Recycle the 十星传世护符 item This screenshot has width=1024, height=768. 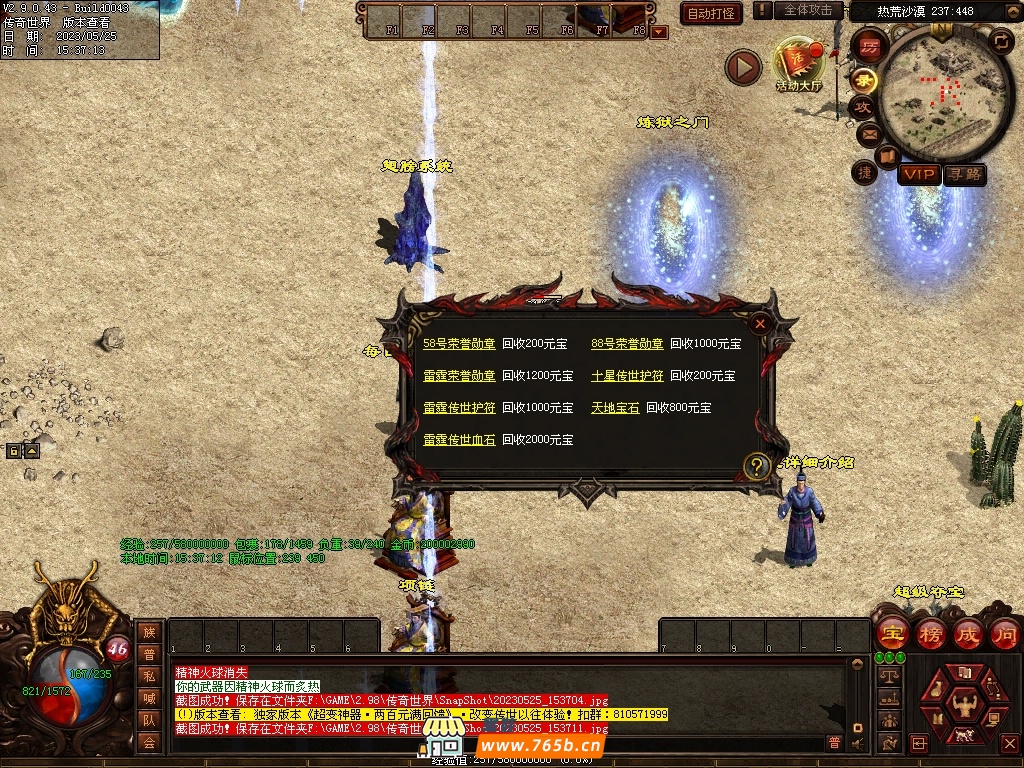point(627,376)
